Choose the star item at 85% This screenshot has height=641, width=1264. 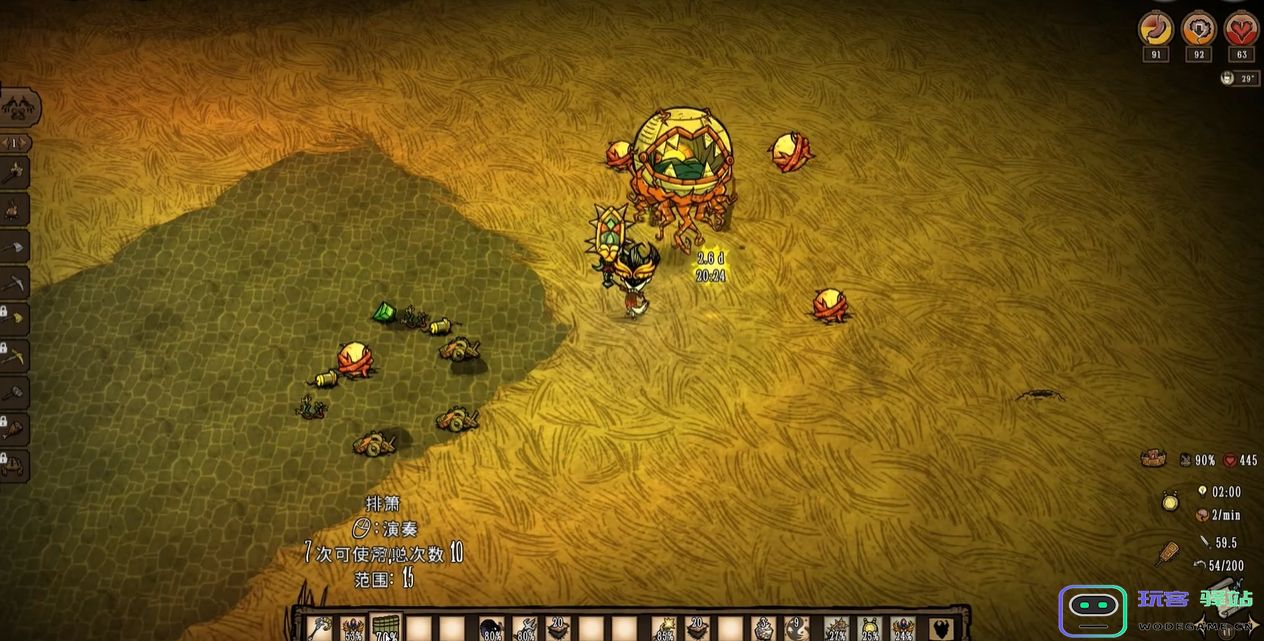point(664,627)
